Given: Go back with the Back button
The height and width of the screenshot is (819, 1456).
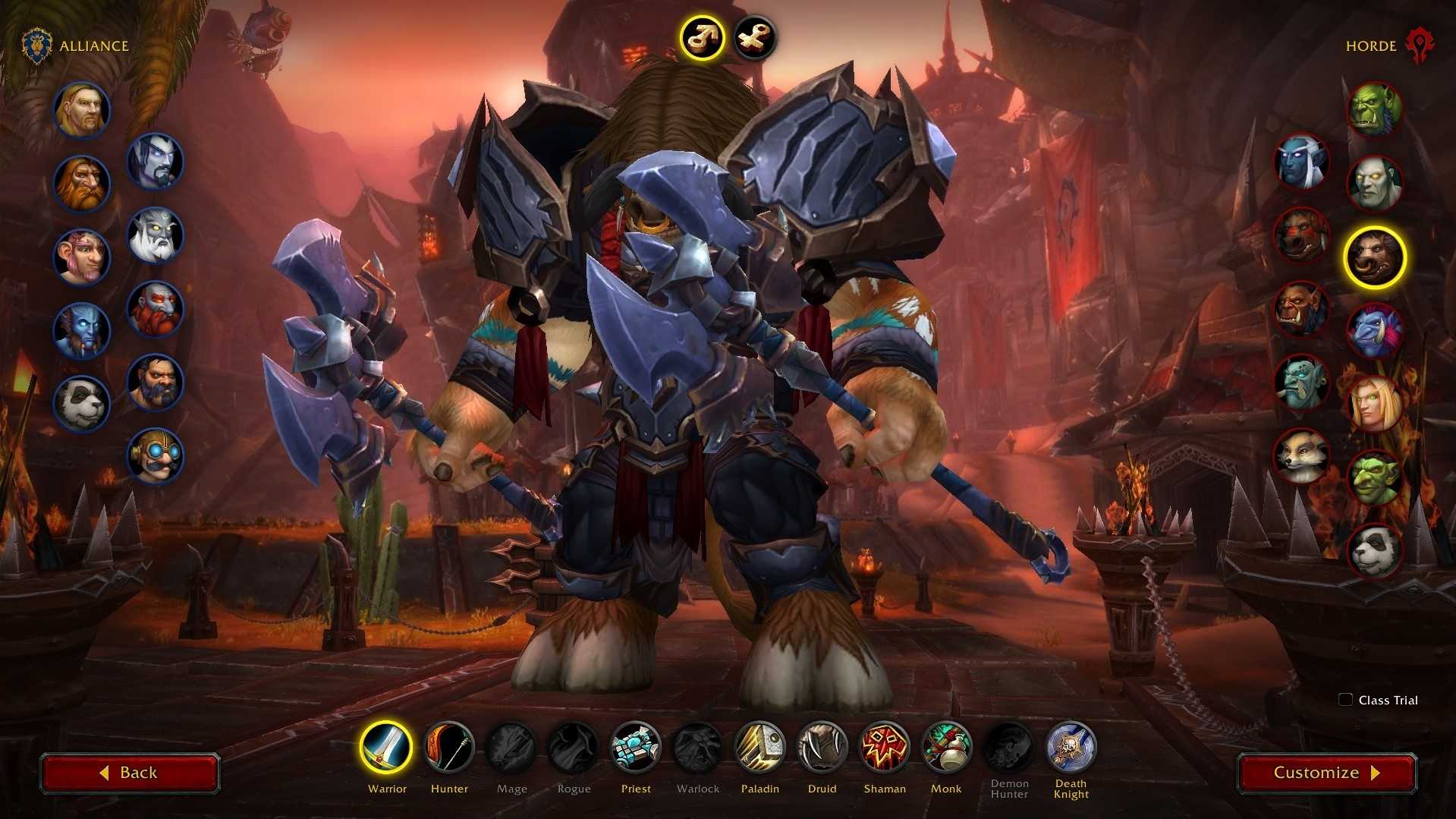Looking at the screenshot, I should pyautogui.click(x=130, y=773).
